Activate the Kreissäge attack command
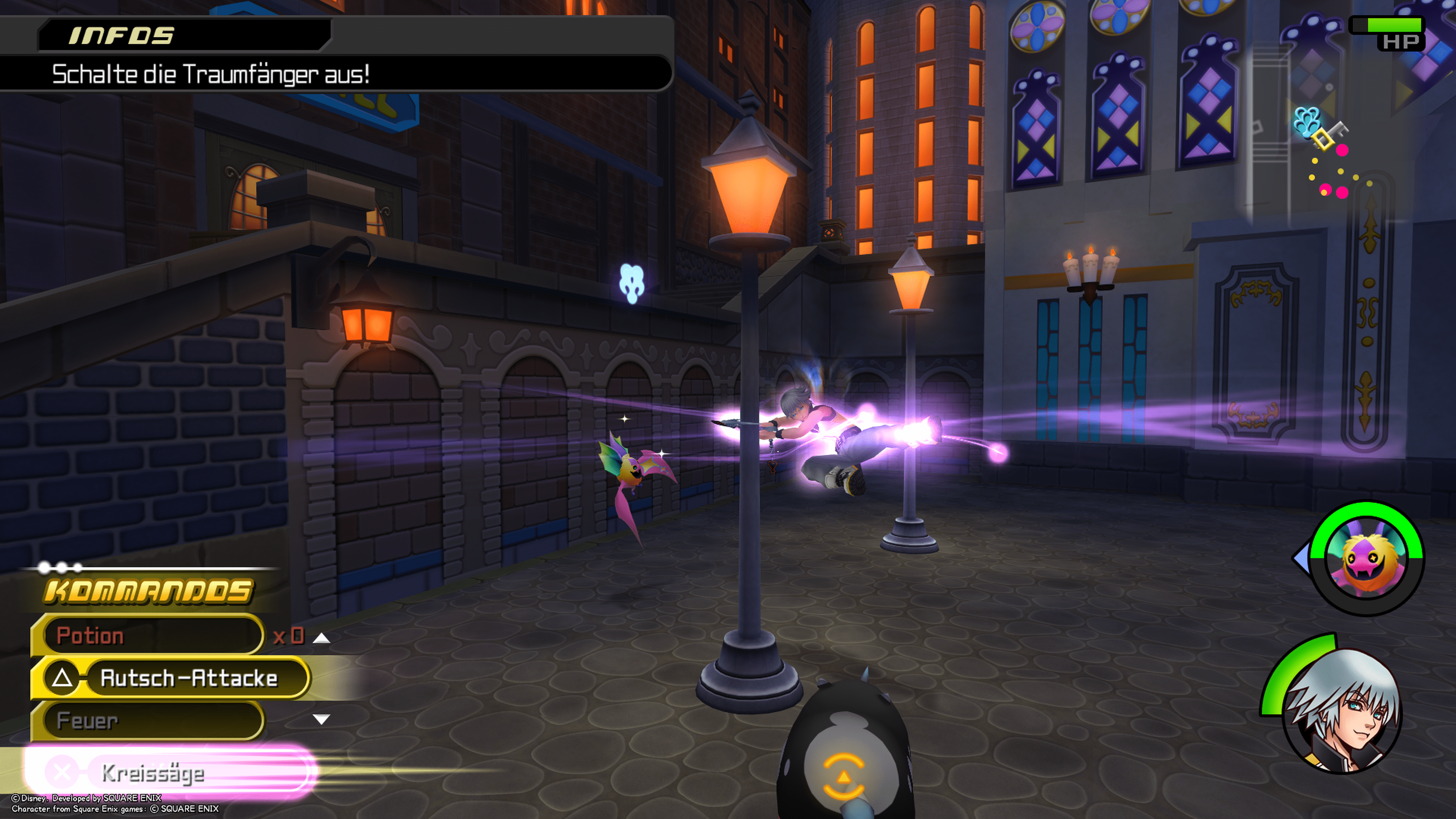The width and height of the screenshot is (1456, 819). click(x=169, y=773)
